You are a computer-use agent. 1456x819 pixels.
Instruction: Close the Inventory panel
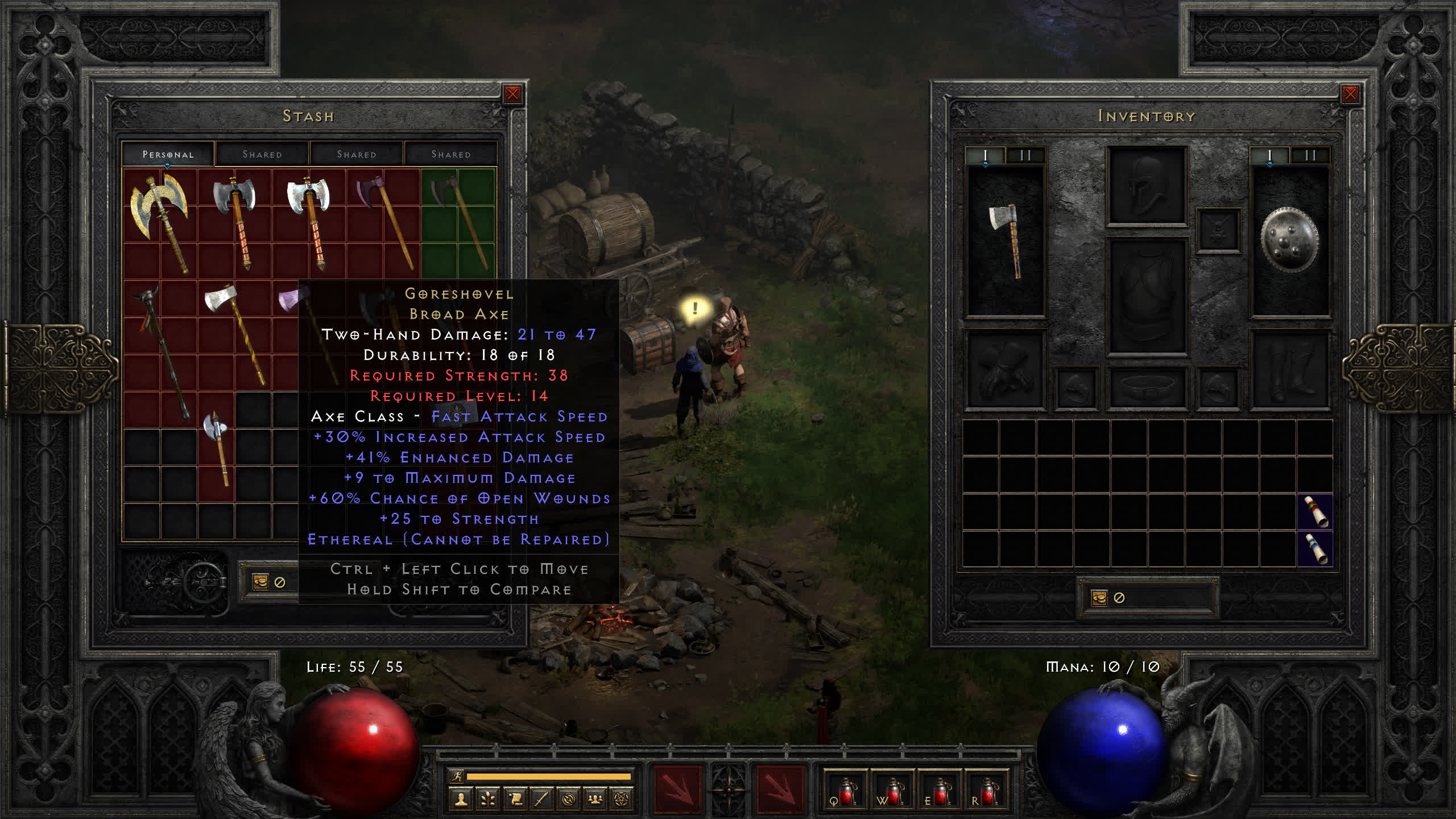(1350, 94)
